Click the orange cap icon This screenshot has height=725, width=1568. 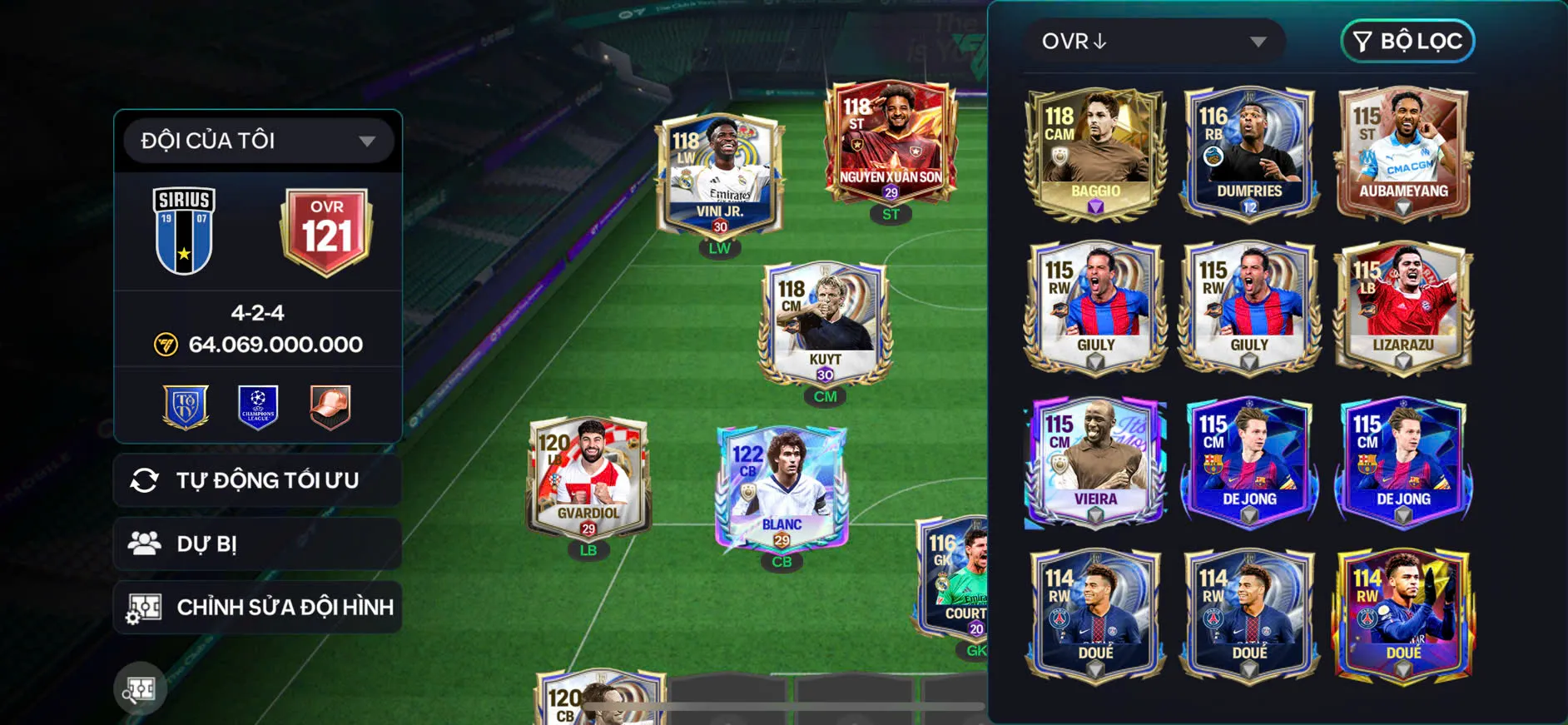330,407
